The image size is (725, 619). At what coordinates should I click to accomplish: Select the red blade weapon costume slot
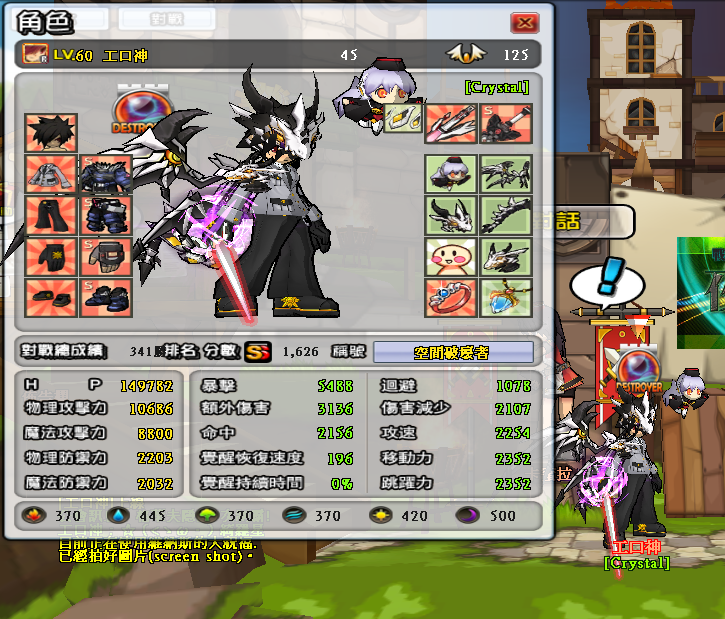pyautogui.click(x=450, y=124)
